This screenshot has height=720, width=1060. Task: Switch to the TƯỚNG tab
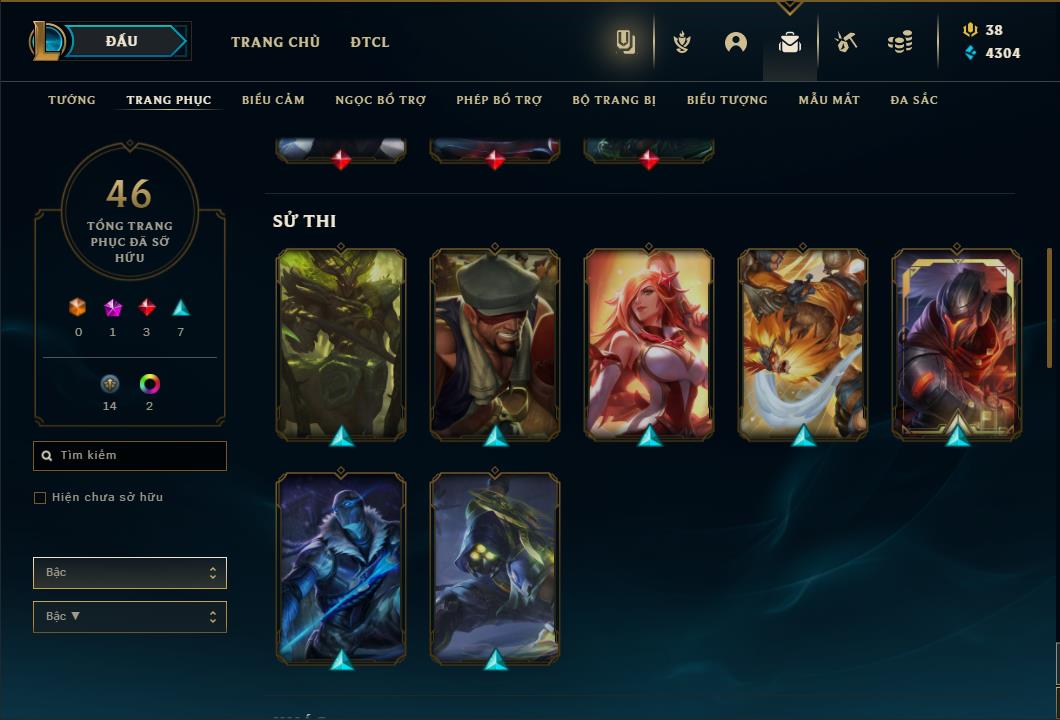pos(72,100)
